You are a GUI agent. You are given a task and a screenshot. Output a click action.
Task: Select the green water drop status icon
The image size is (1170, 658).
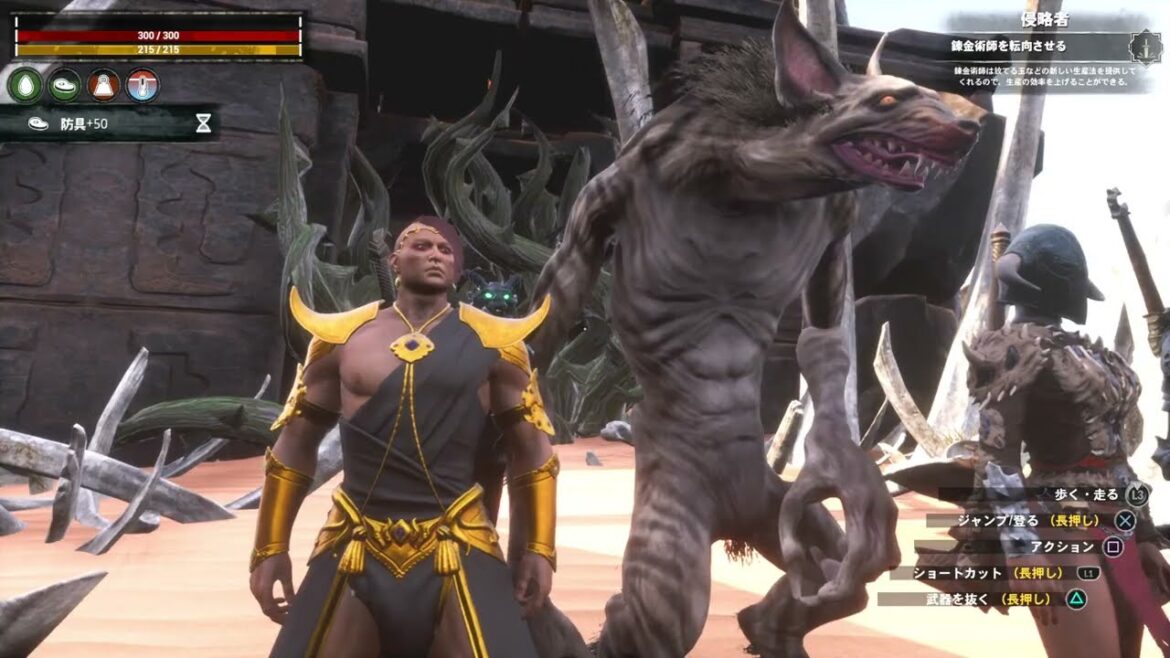click(x=25, y=86)
